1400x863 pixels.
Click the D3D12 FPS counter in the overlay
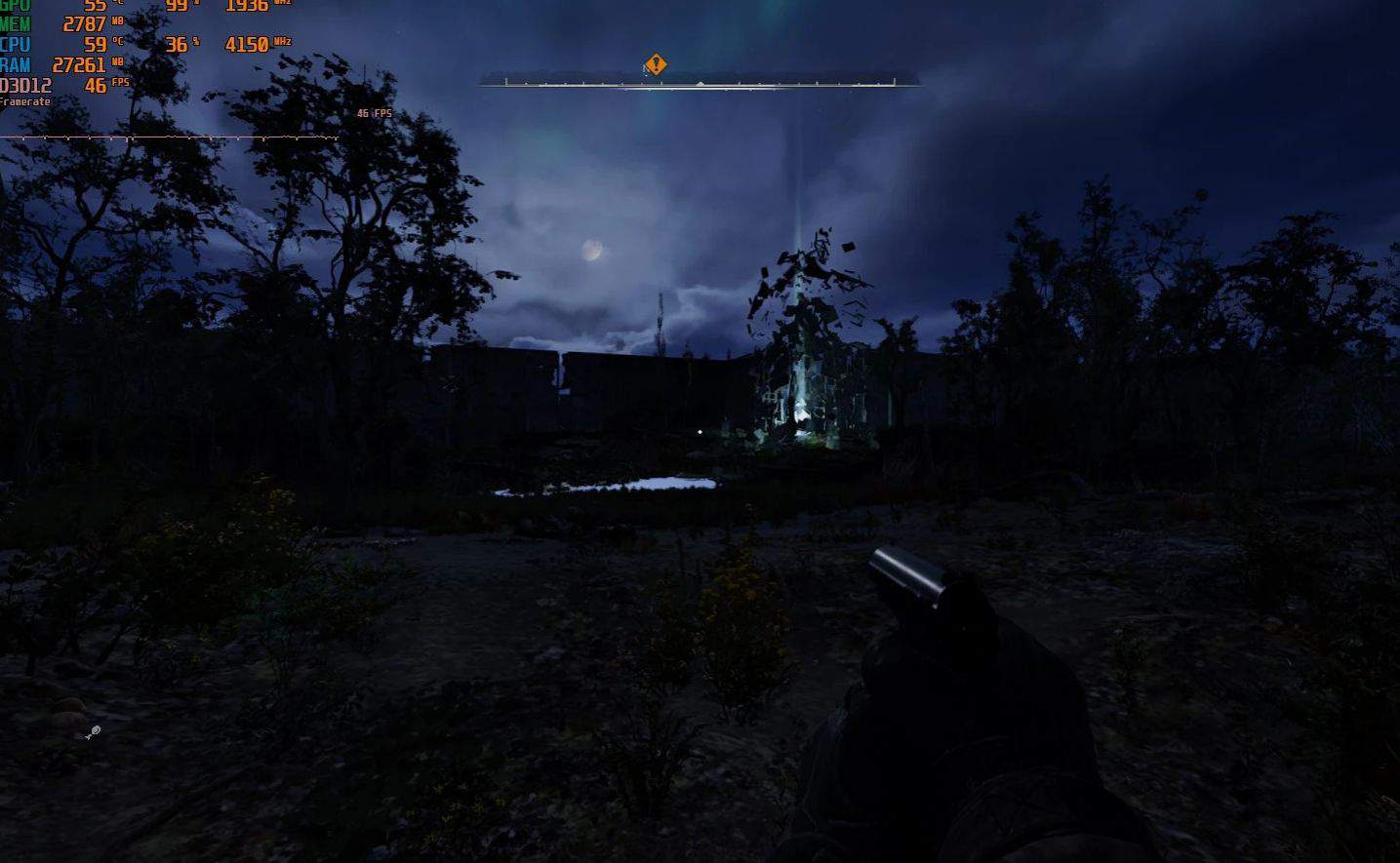(98, 85)
